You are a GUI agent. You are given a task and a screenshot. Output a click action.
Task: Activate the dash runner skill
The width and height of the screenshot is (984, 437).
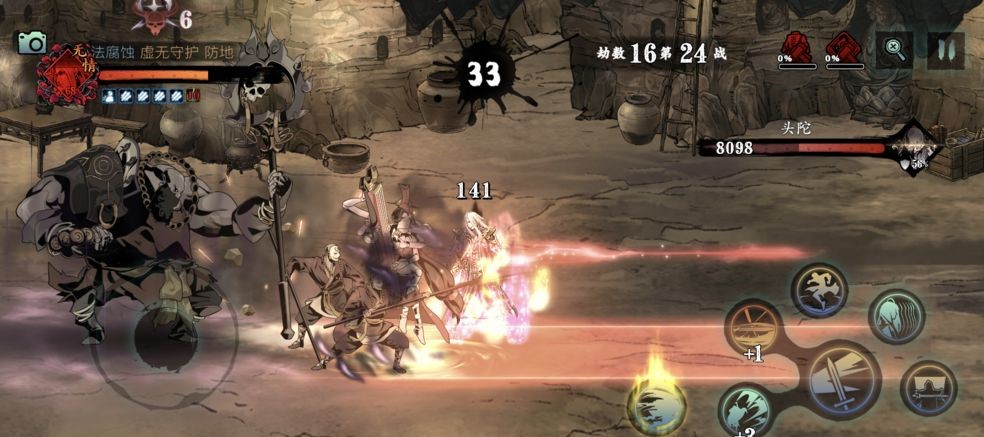[x=819, y=291]
